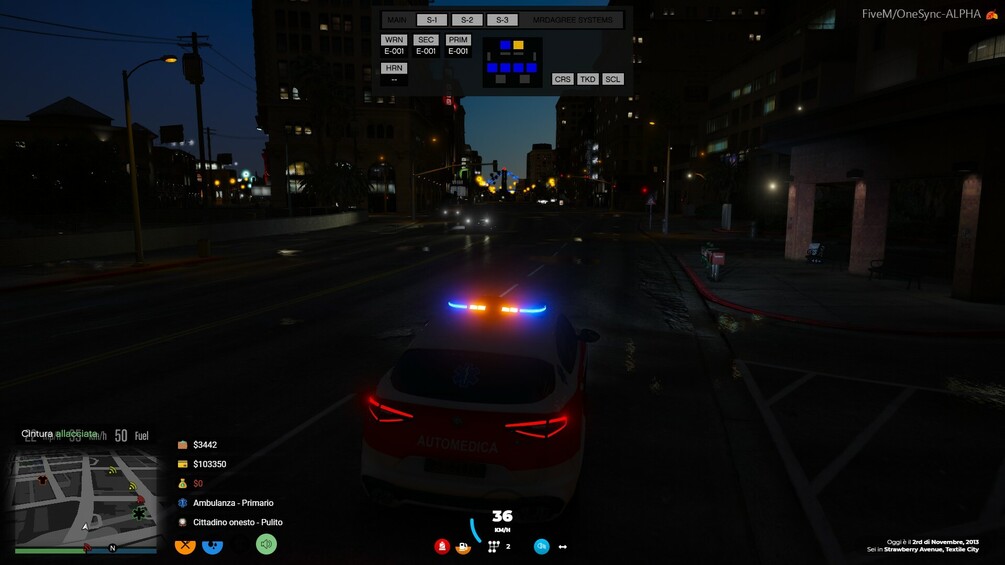Click the red seatbelt indicator icon
The width and height of the screenshot is (1005, 565).
tap(442, 546)
